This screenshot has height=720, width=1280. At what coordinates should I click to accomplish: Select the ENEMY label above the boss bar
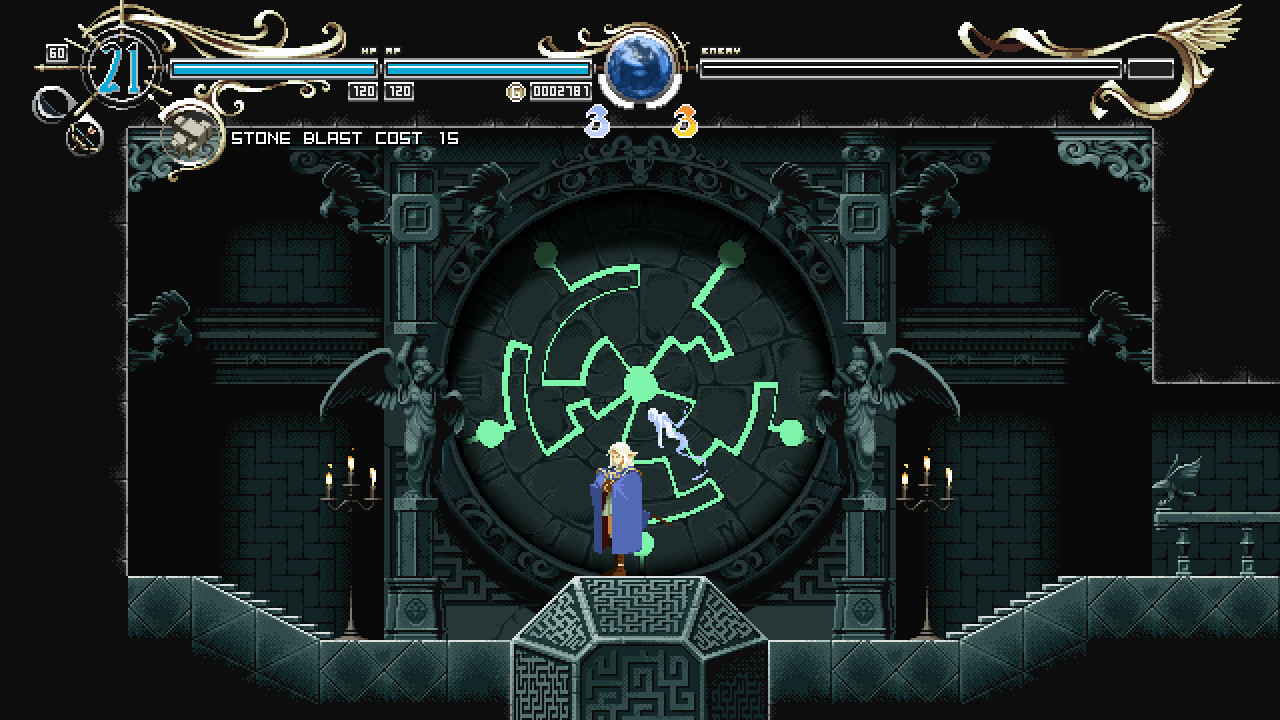pyautogui.click(x=723, y=48)
